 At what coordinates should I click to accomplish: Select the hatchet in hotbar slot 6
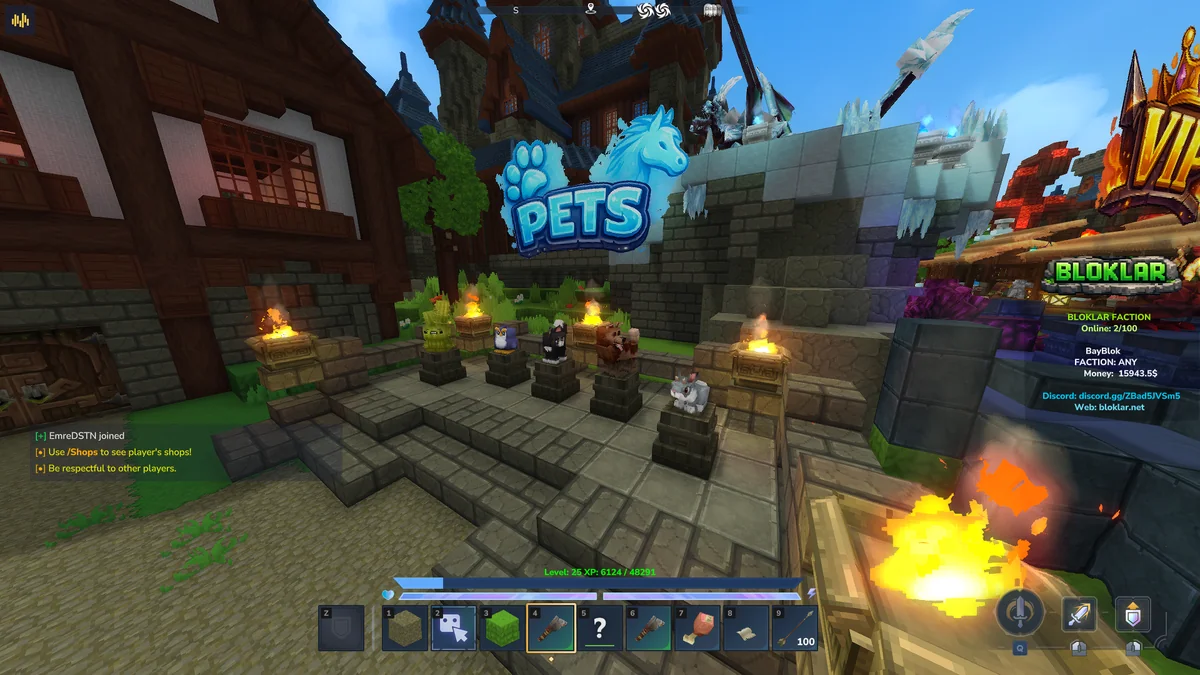click(648, 628)
